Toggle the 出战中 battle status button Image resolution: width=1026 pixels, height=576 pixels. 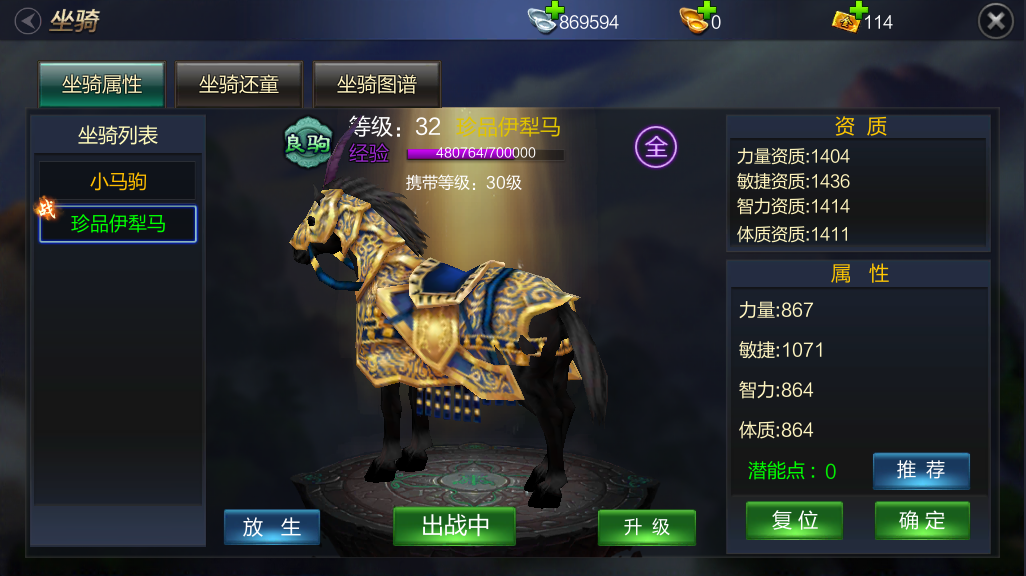coord(455,526)
